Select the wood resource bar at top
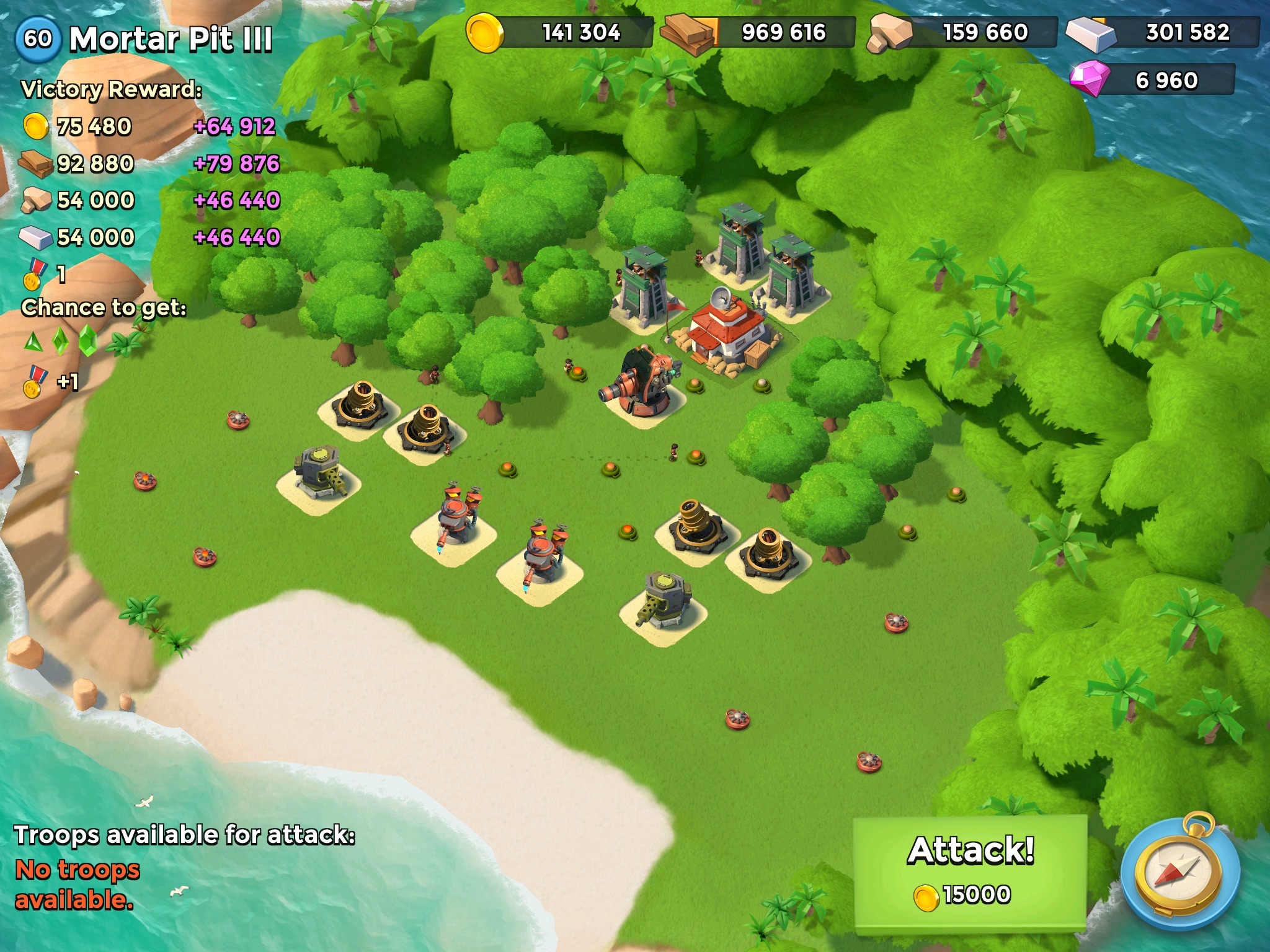Image resolution: width=1270 pixels, height=952 pixels. (760, 32)
